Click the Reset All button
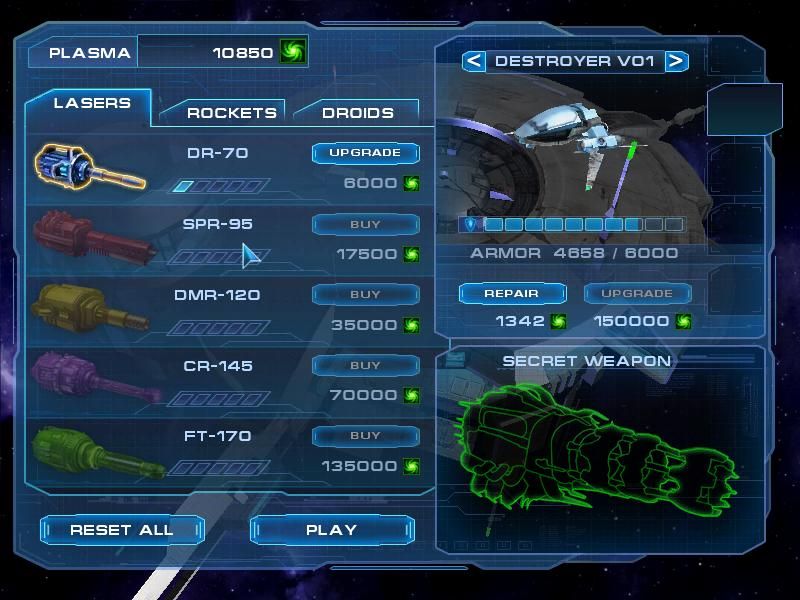Image resolution: width=800 pixels, height=600 pixels. point(121,530)
